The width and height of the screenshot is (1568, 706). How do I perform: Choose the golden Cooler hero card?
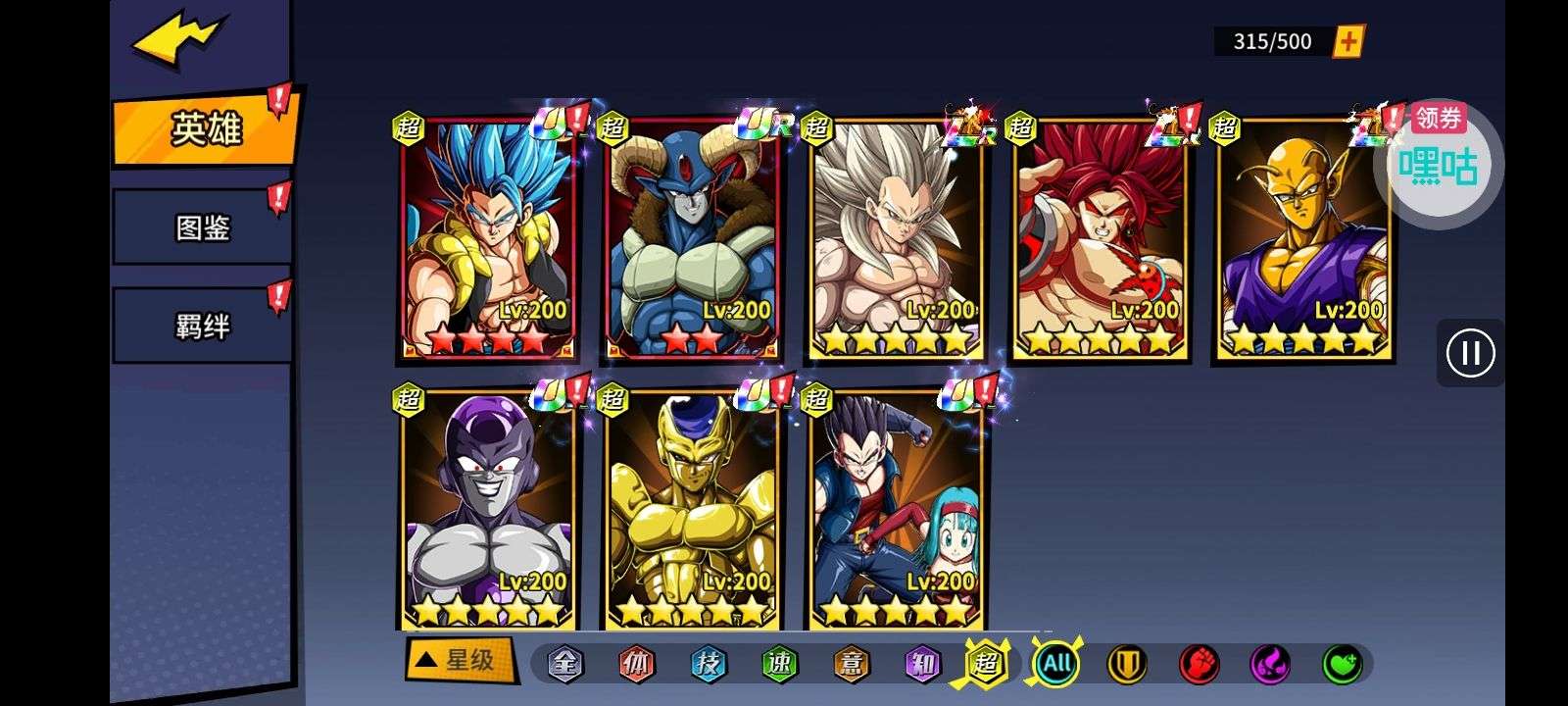coord(692,510)
